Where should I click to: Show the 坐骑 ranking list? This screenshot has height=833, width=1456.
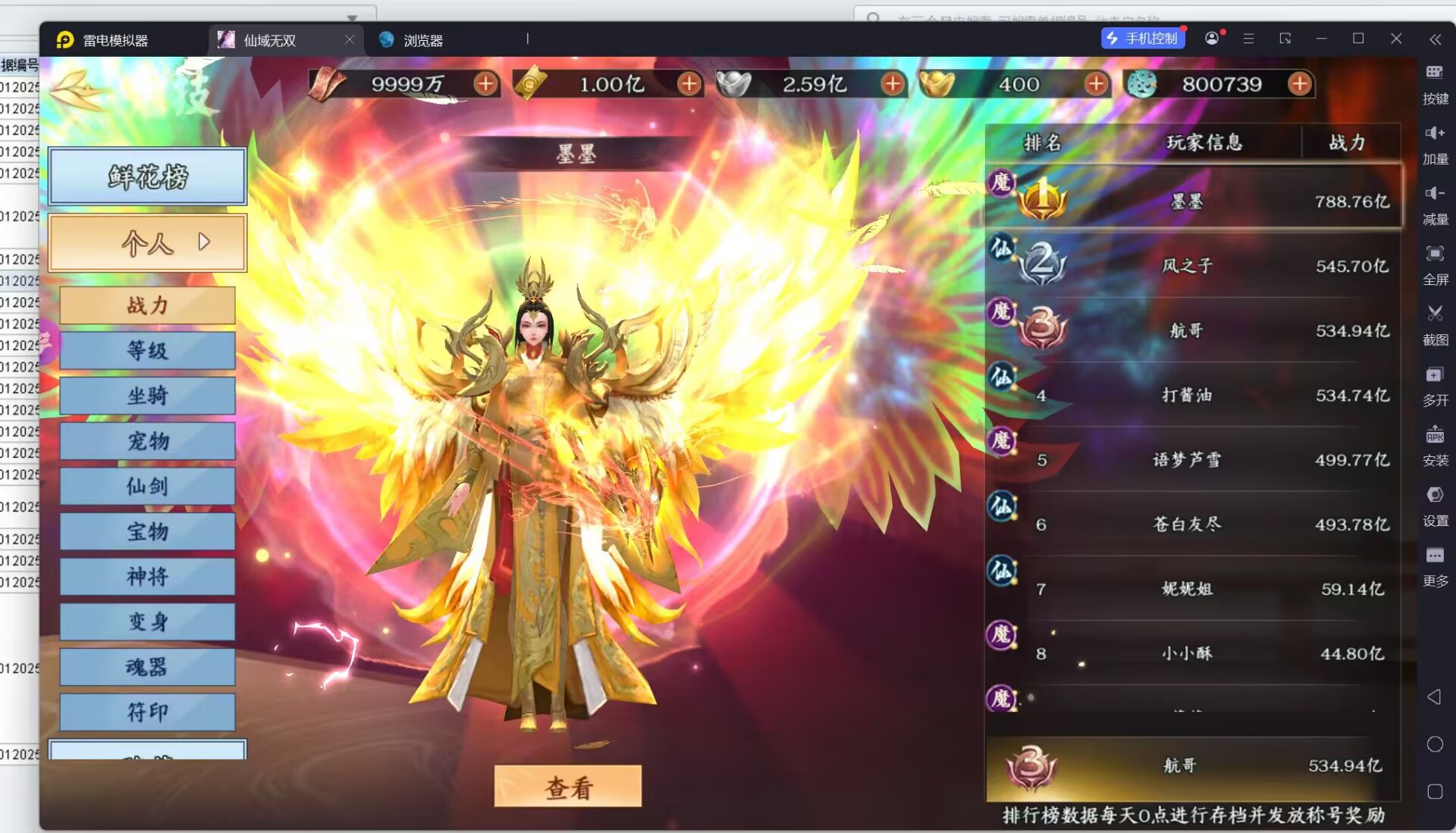147,396
